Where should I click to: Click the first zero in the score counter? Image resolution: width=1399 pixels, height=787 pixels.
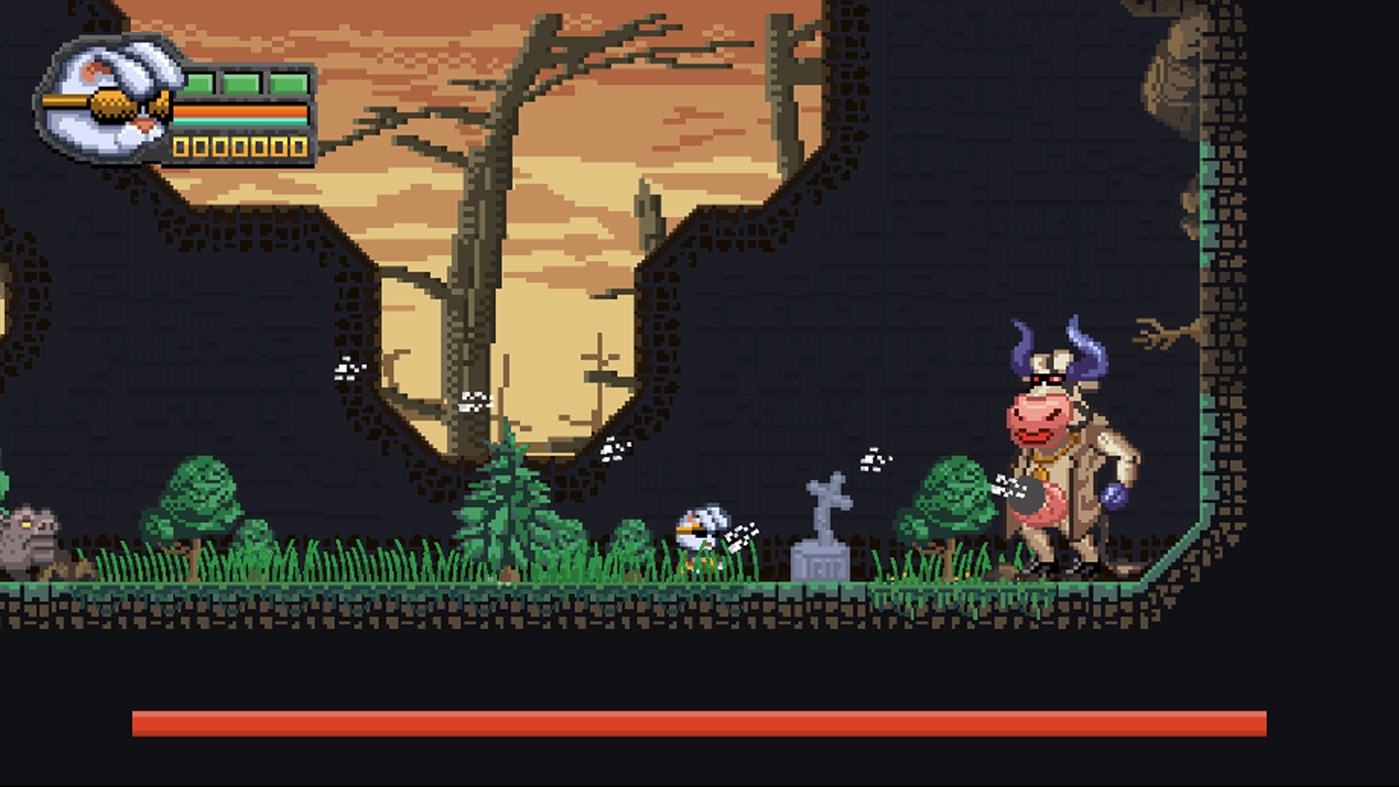pos(181,146)
